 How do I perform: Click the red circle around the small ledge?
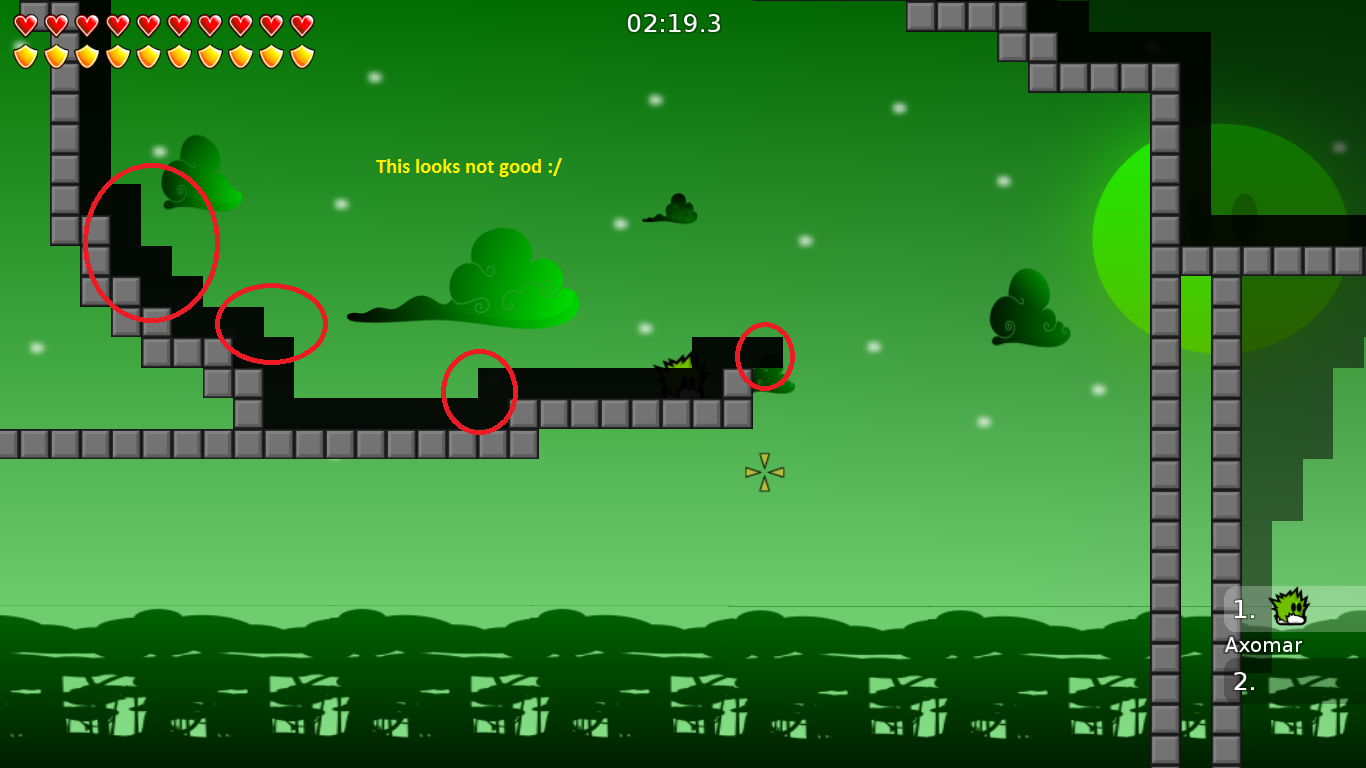click(x=271, y=324)
